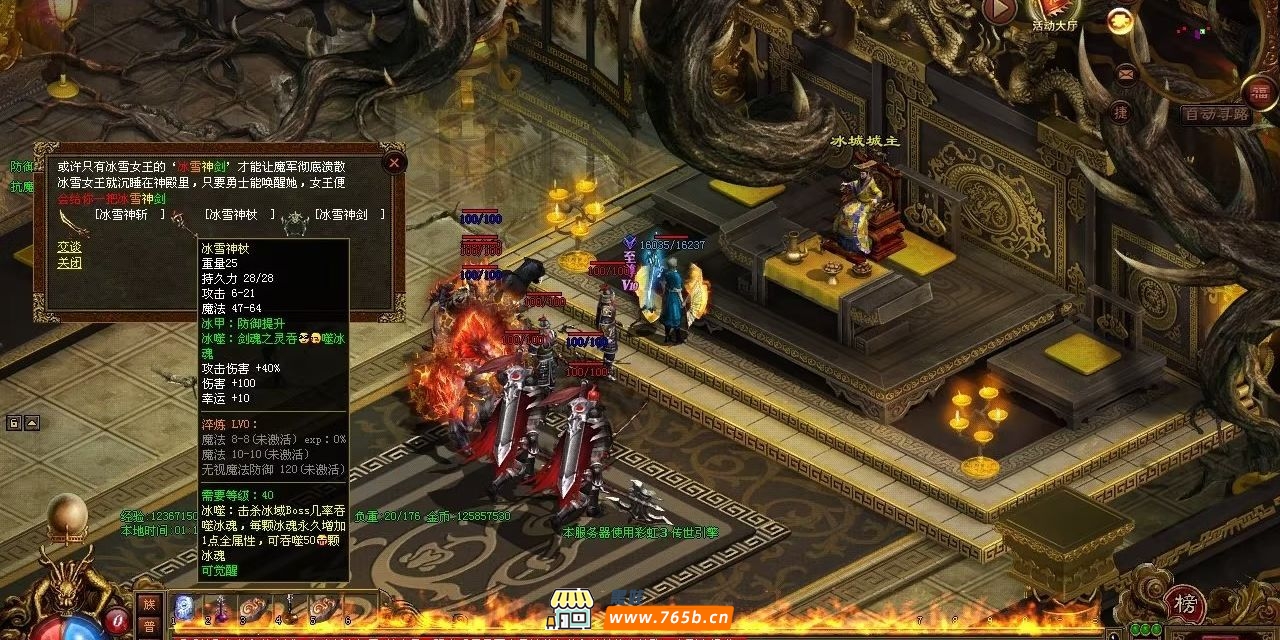1280x640 pixels.
Task: Open the 活动大厅 activity hall
Action: click(1055, 12)
